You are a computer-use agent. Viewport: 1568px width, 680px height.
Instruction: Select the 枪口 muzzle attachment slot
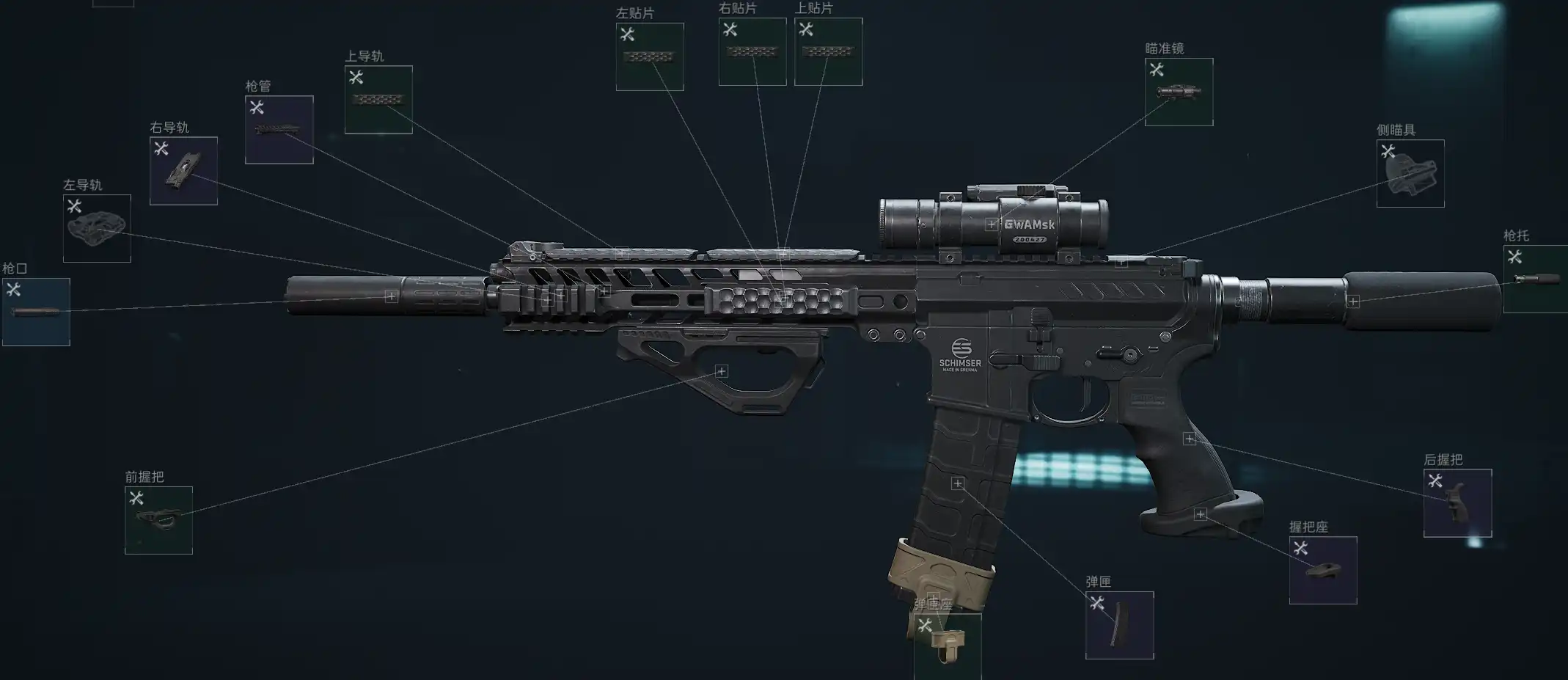click(36, 312)
